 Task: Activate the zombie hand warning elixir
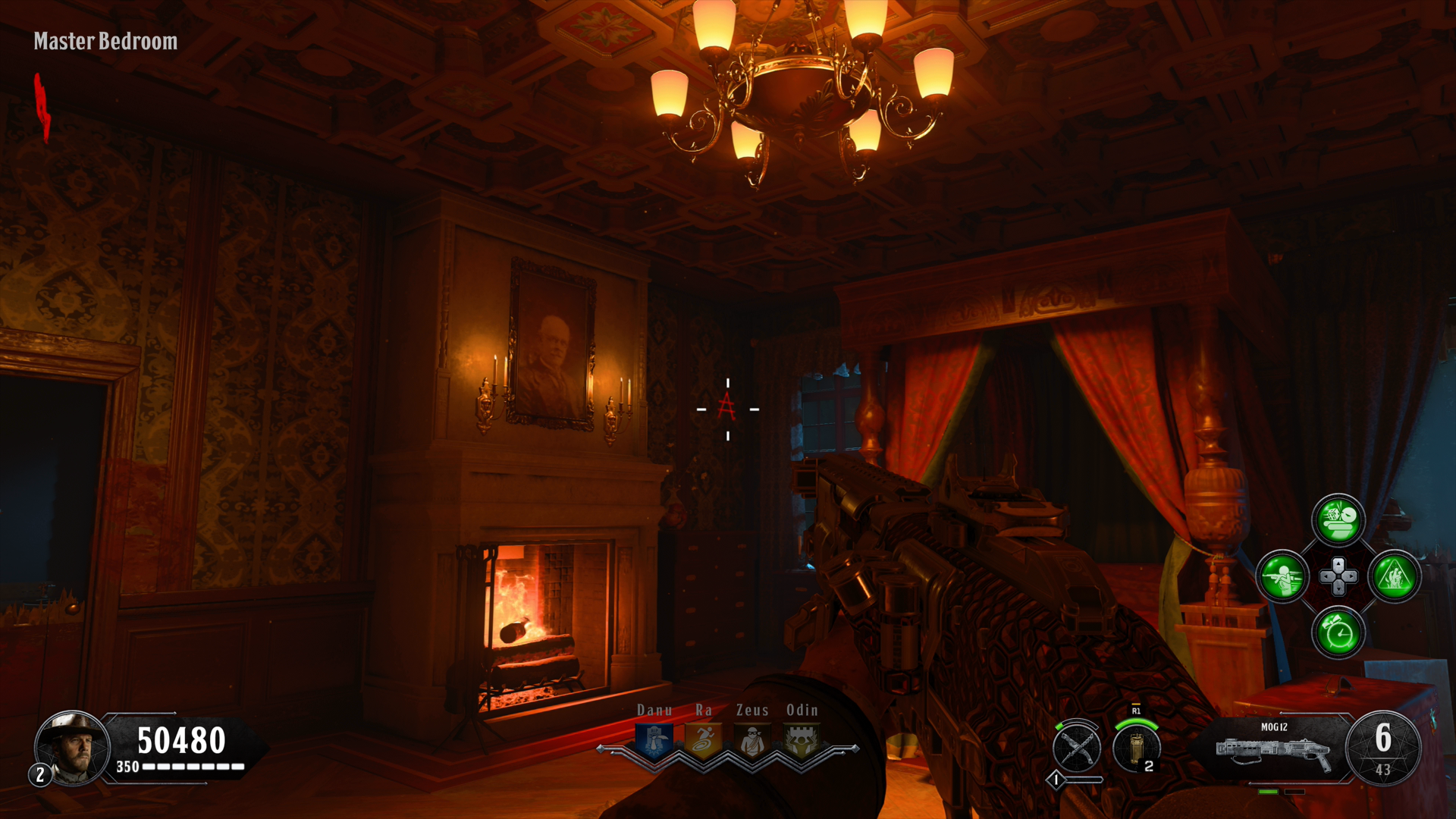click(1395, 577)
